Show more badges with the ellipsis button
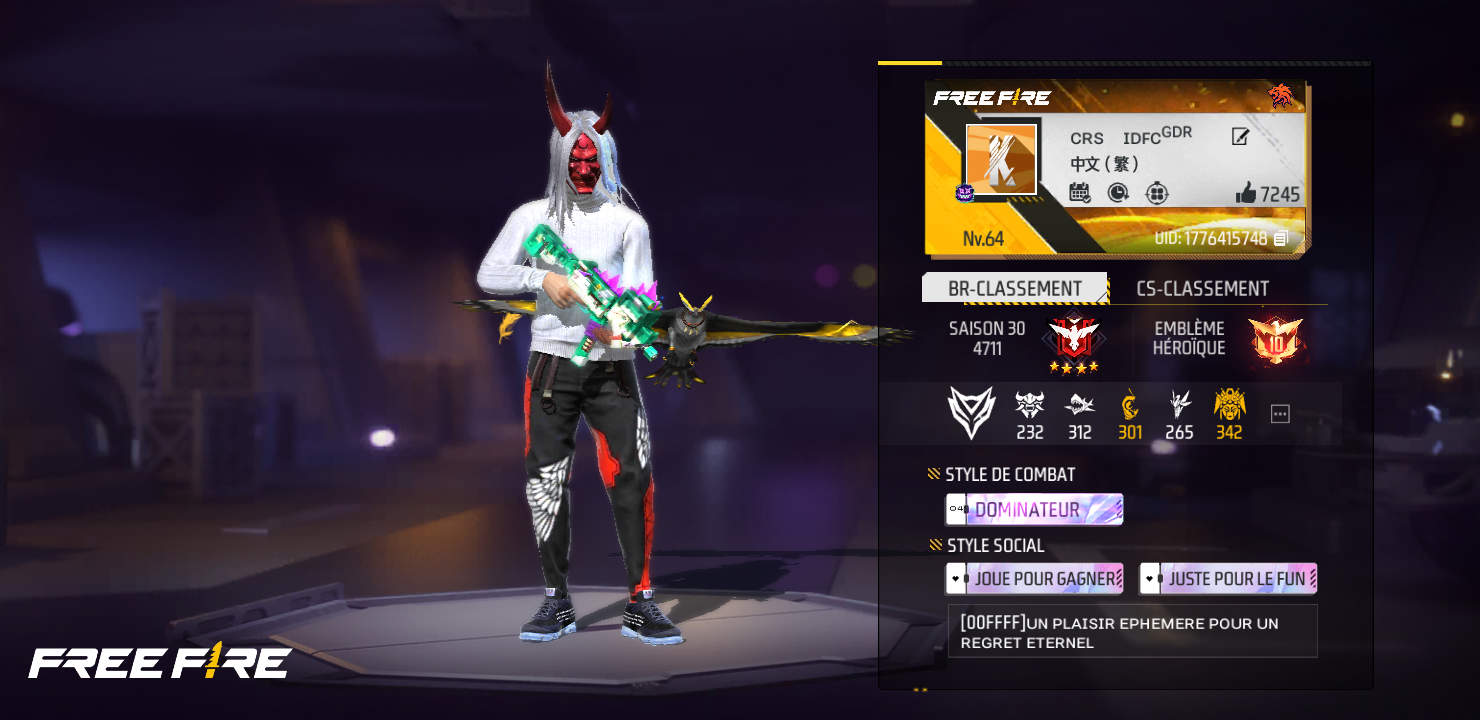This screenshot has width=1480, height=720. tap(1280, 414)
